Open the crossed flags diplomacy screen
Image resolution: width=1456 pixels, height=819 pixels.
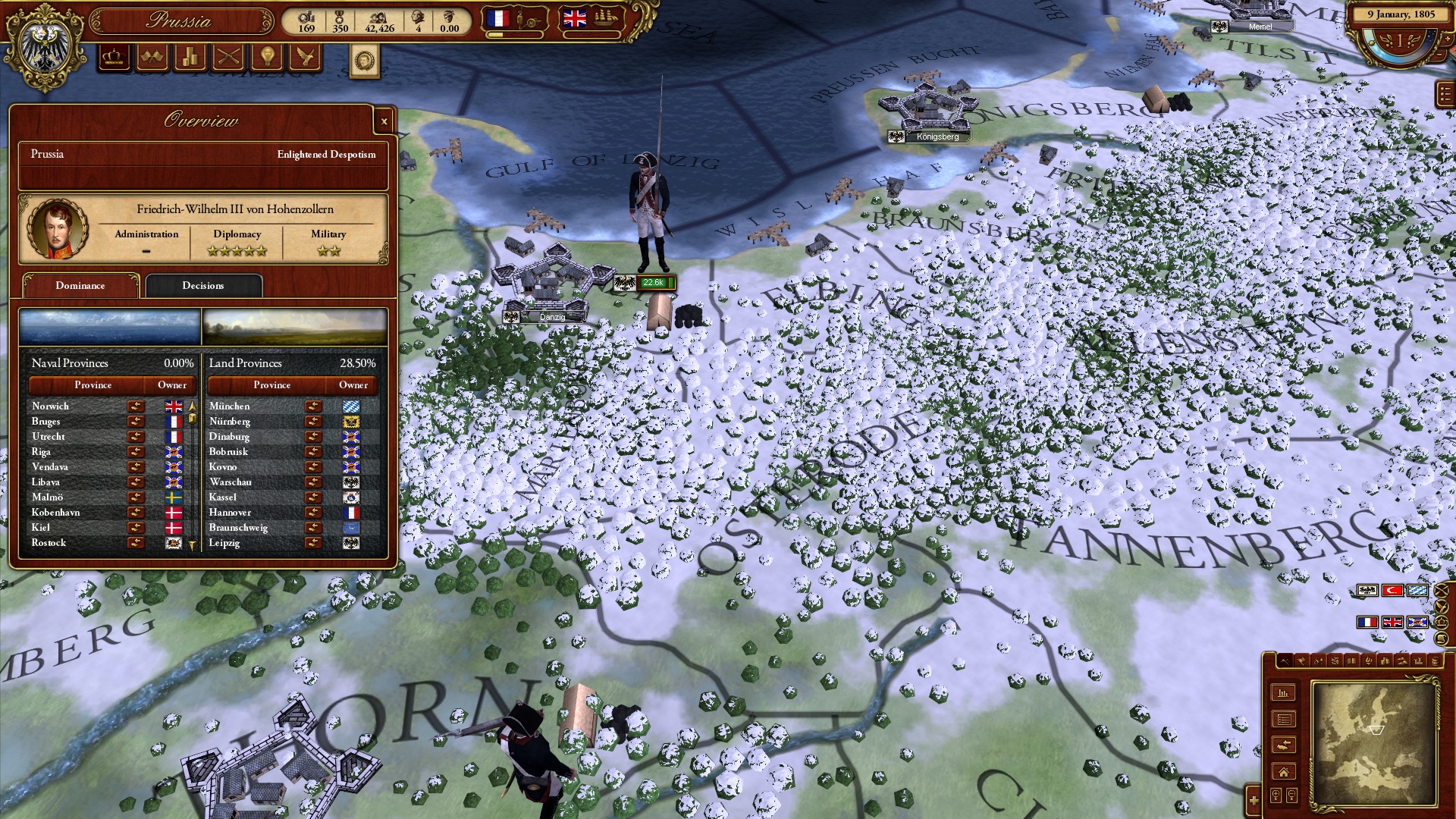(152, 58)
